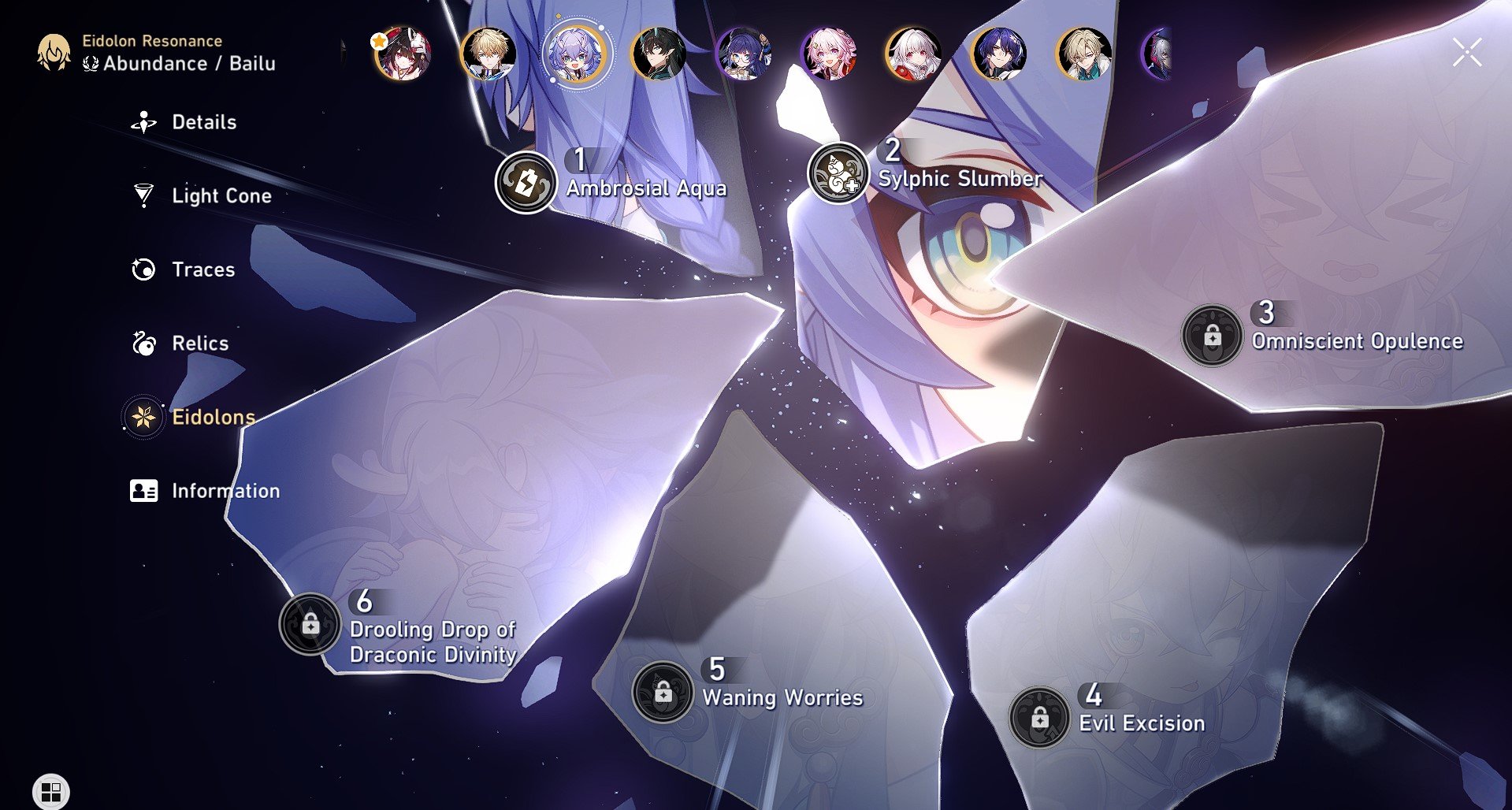Choose the white-haired Clara portrait

coord(914,54)
